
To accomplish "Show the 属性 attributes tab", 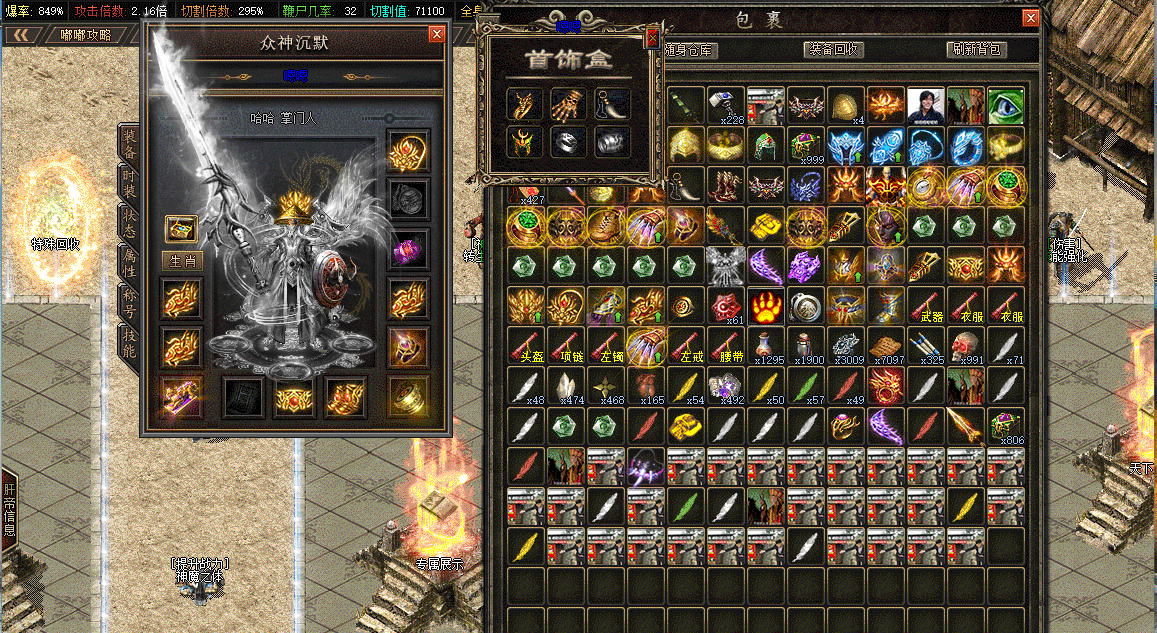I will 128,266.
